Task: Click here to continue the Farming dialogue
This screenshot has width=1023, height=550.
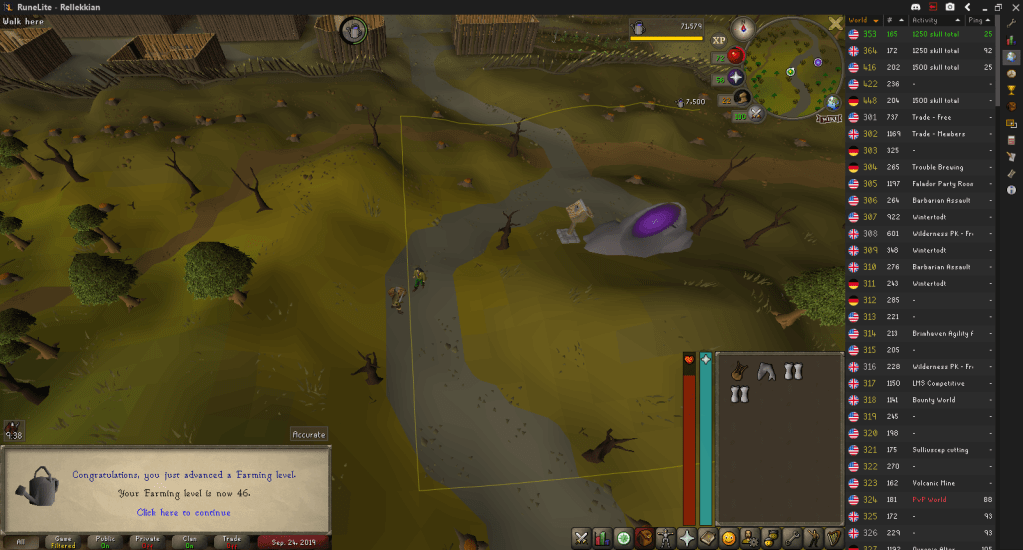Action: click(x=183, y=512)
